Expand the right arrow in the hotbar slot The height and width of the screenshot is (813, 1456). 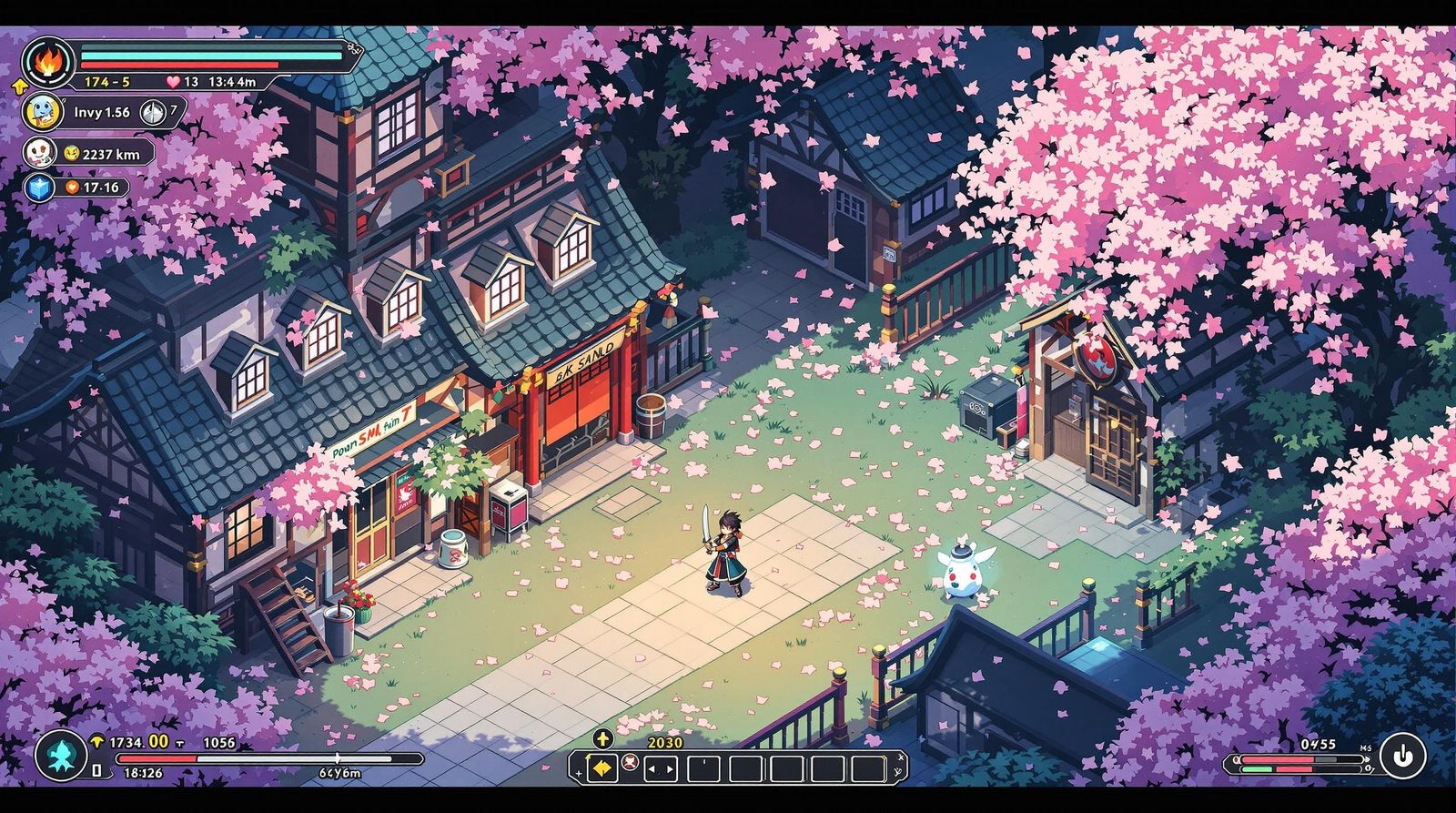(670, 769)
